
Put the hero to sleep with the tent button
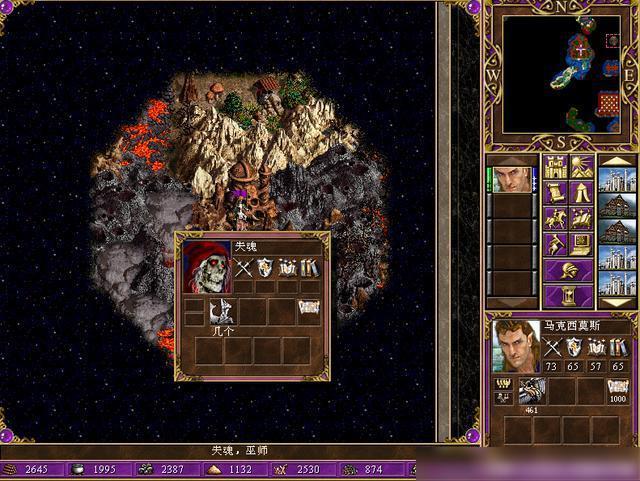[582, 192]
